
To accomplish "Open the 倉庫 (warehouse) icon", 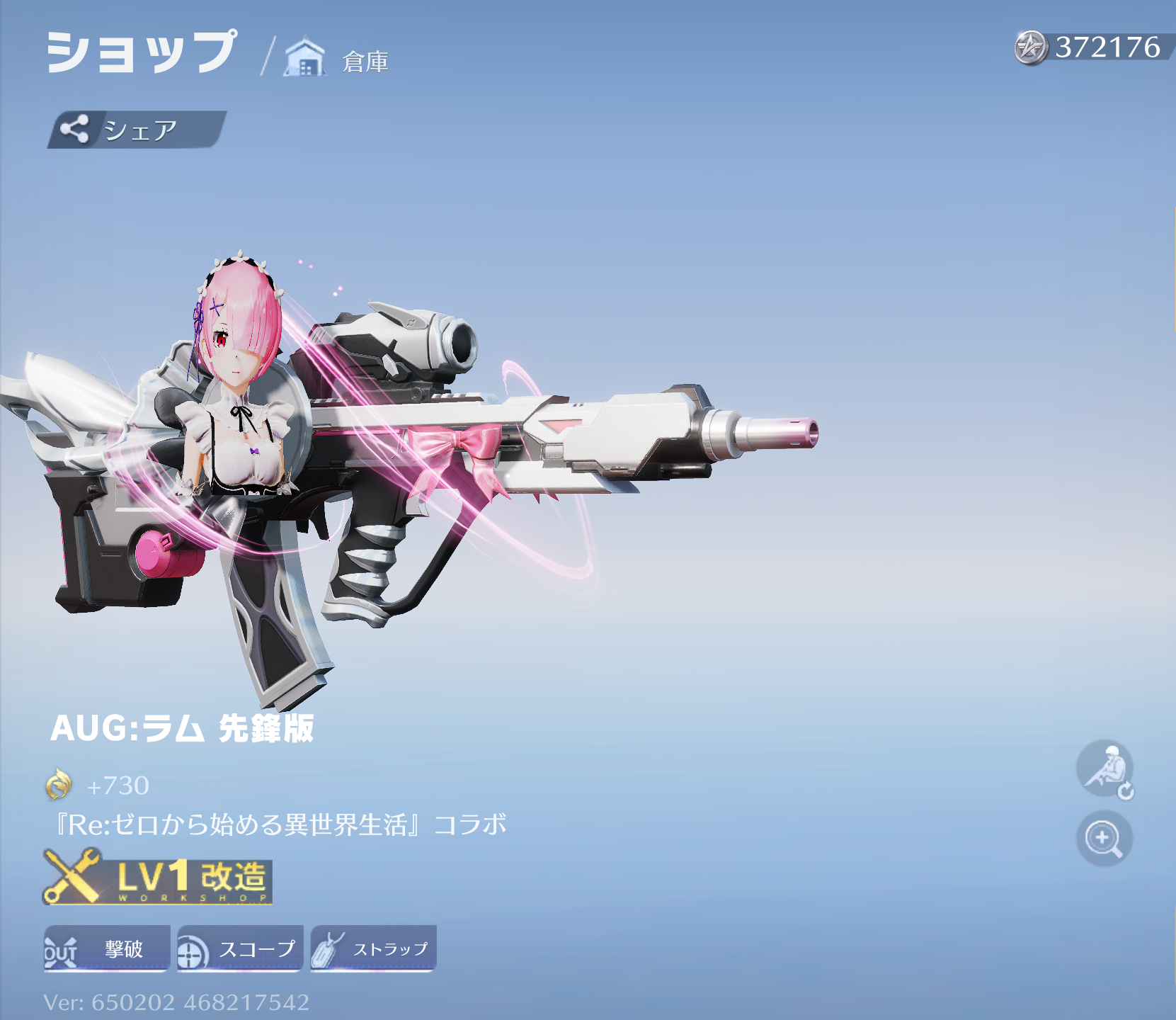I will pyautogui.click(x=304, y=55).
